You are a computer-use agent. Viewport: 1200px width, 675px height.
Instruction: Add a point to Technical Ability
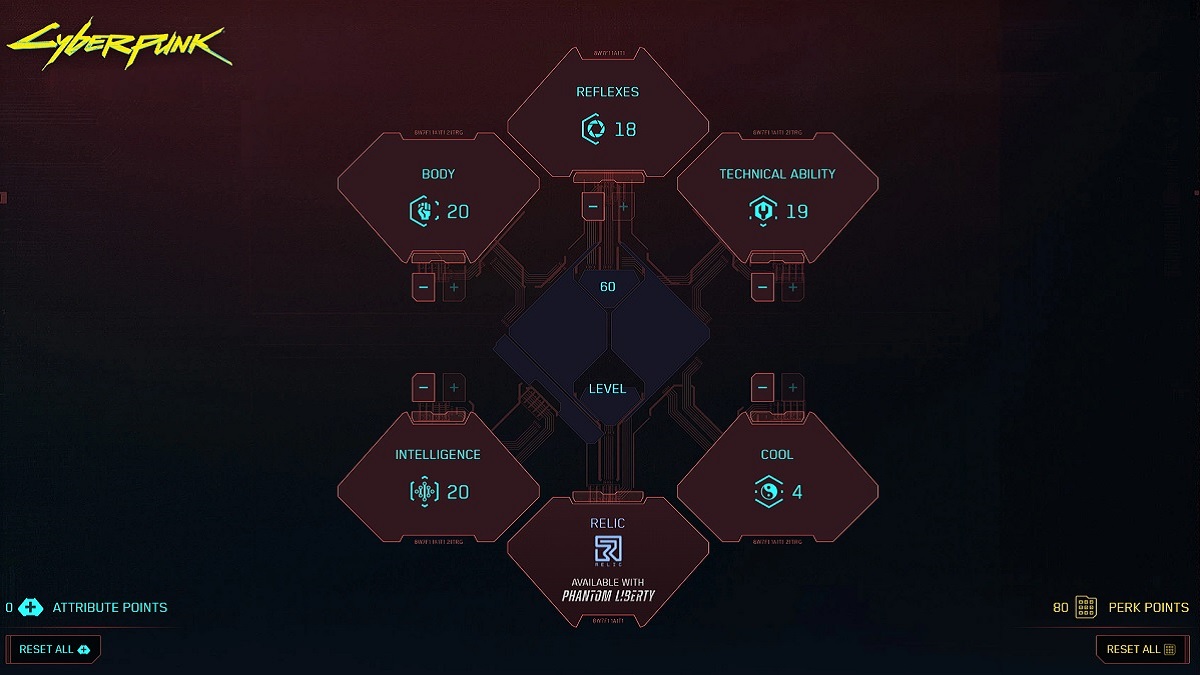793,288
